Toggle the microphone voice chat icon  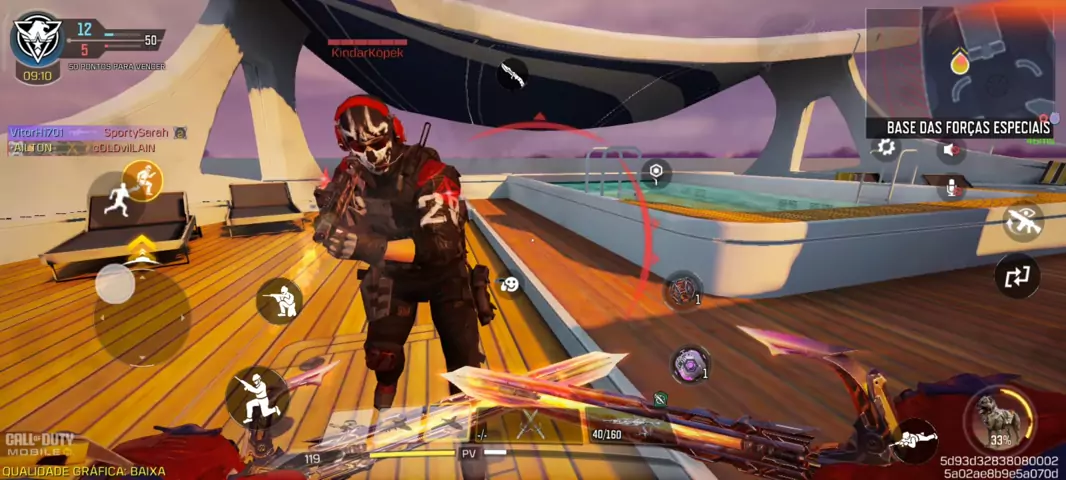[951, 187]
